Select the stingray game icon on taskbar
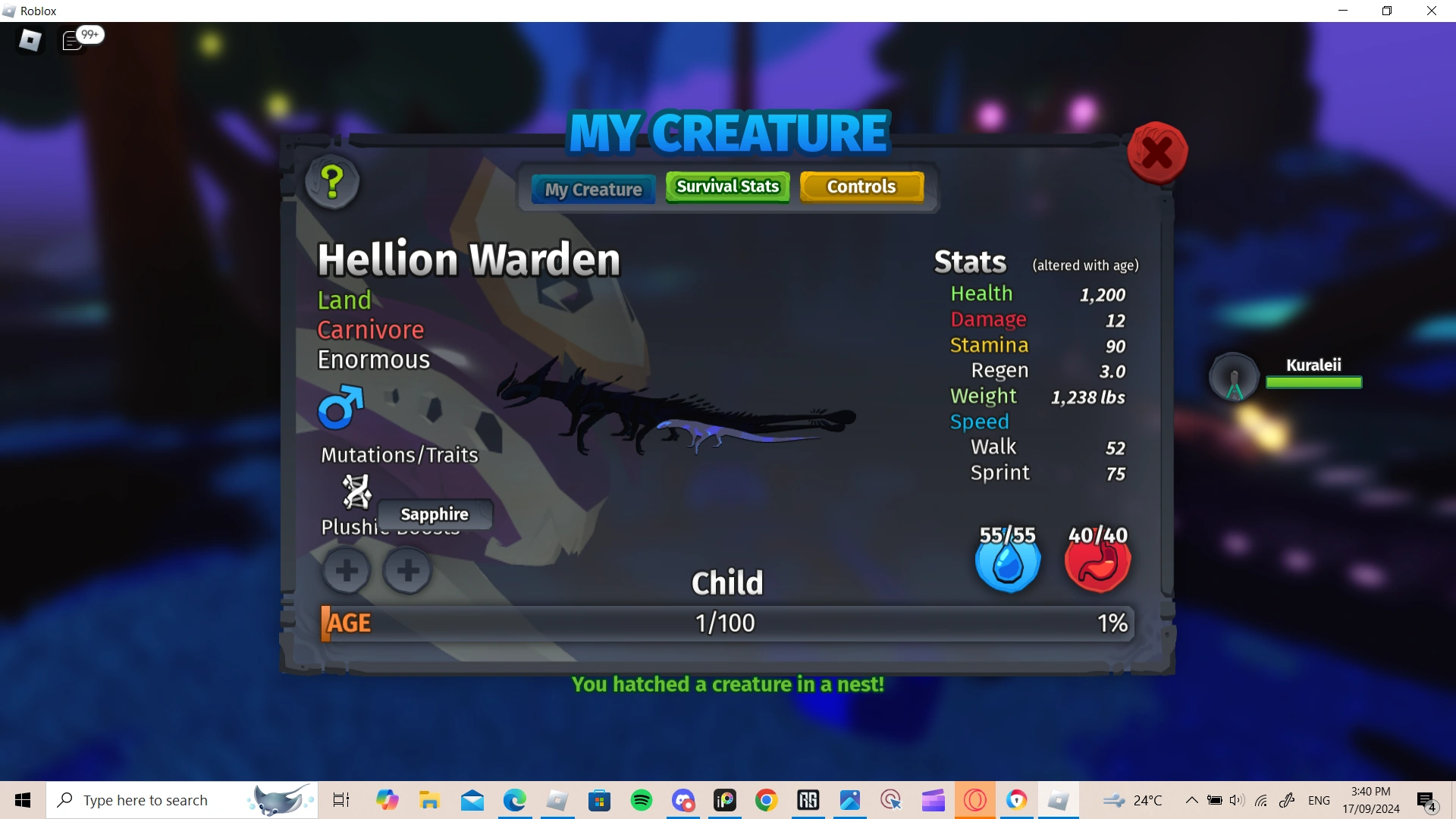This screenshot has width=1456, height=819. (278, 800)
